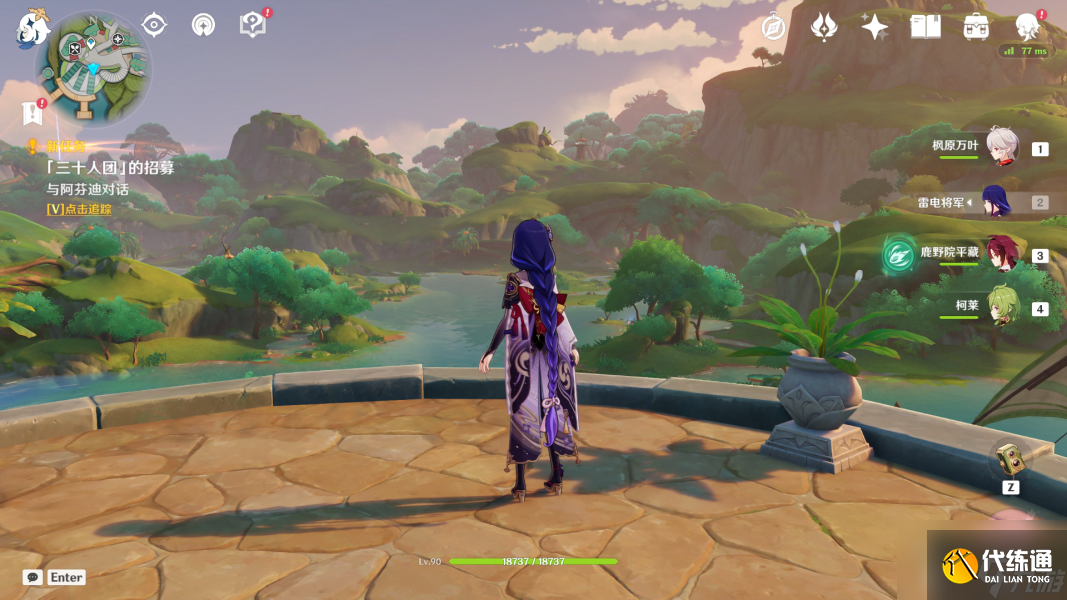Open the Paimon menu

pos(31,28)
